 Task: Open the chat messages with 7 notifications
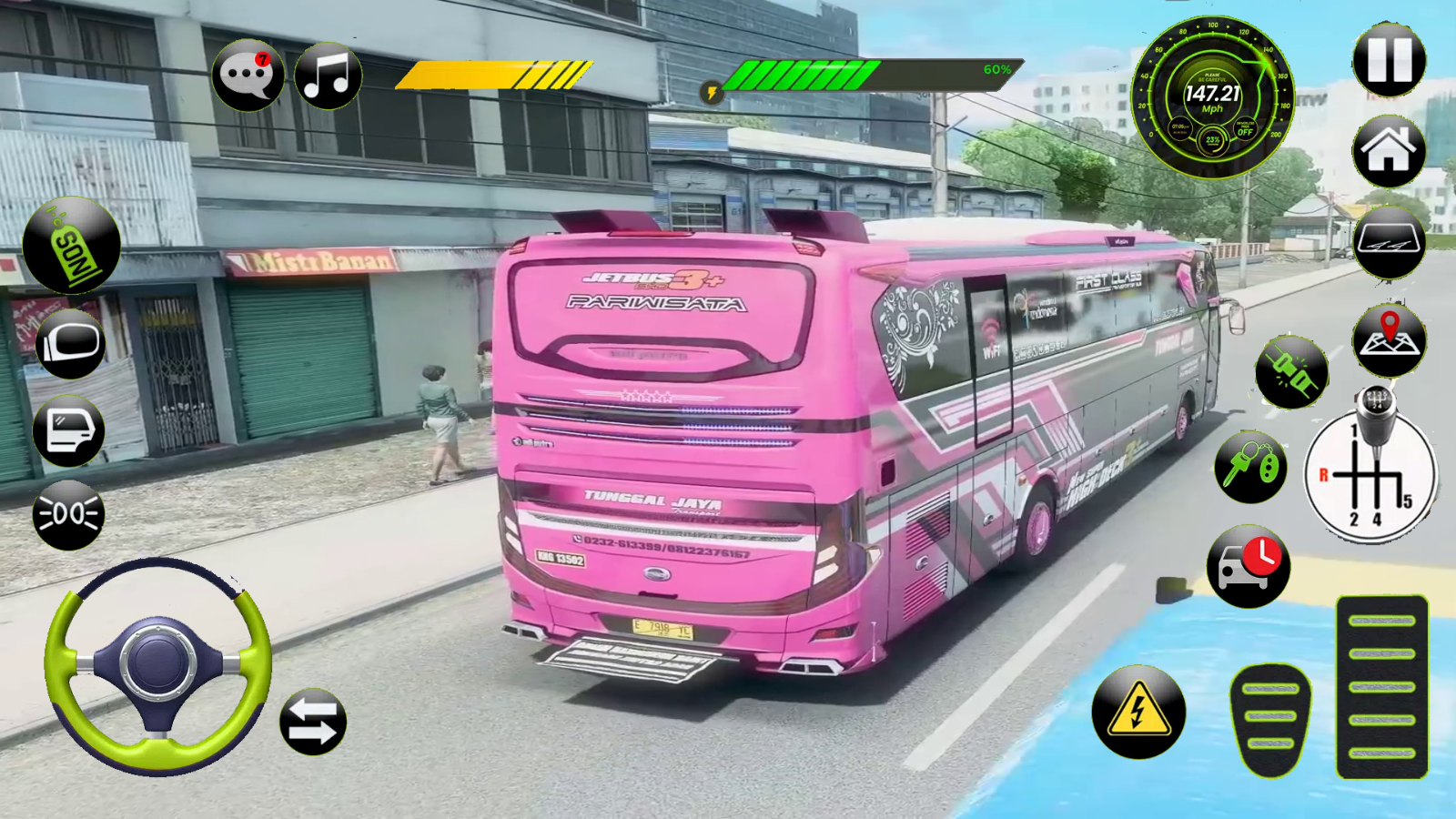click(x=246, y=76)
